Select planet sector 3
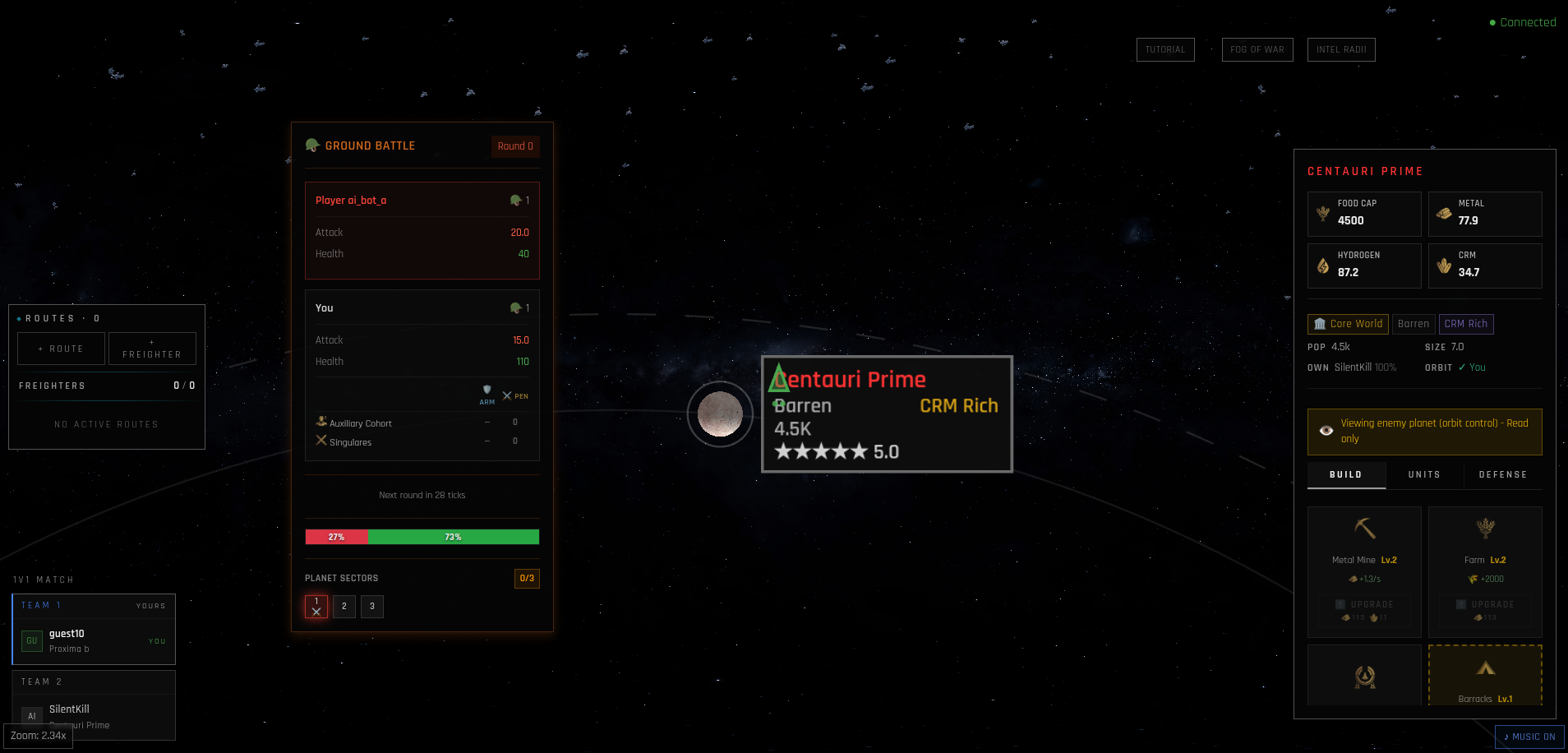 coord(372,607)
